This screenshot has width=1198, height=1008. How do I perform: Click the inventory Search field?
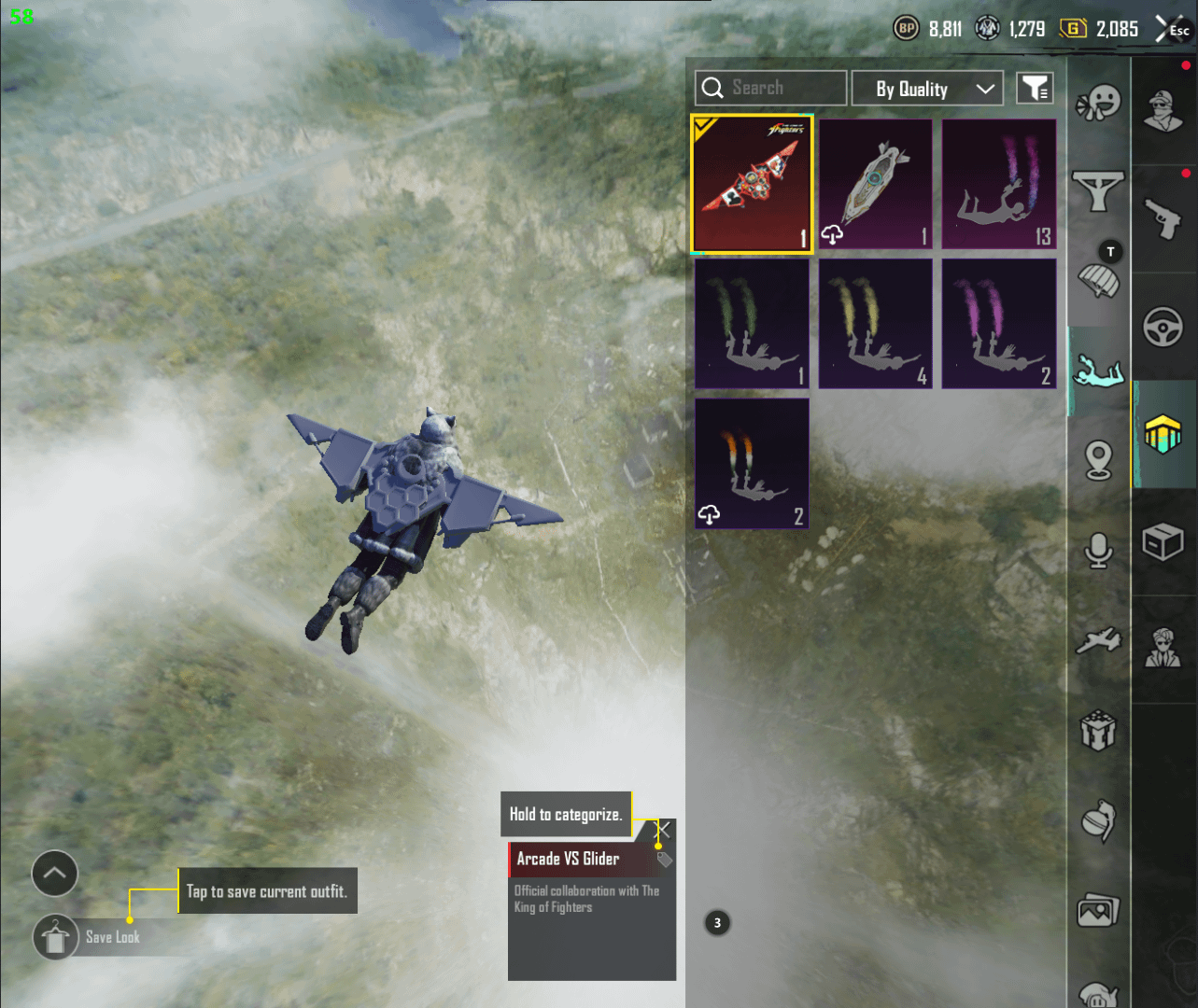(770, 88)
